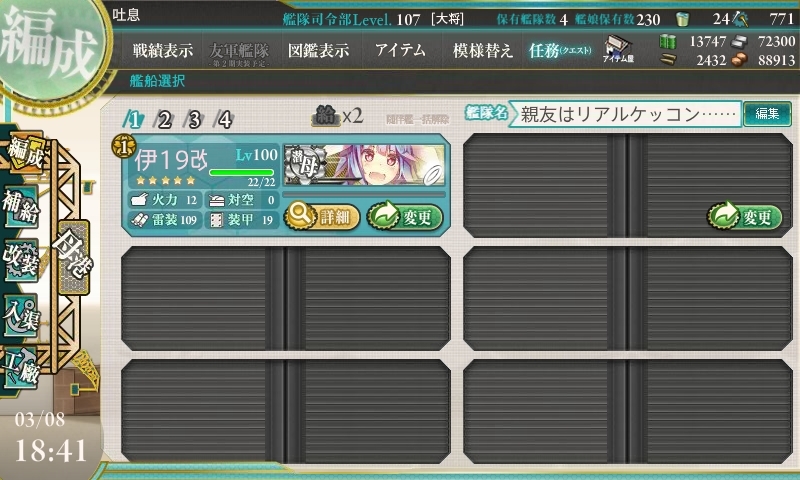
Task: Open the 模様替え furniture menu
Action: tap(481, 50)
